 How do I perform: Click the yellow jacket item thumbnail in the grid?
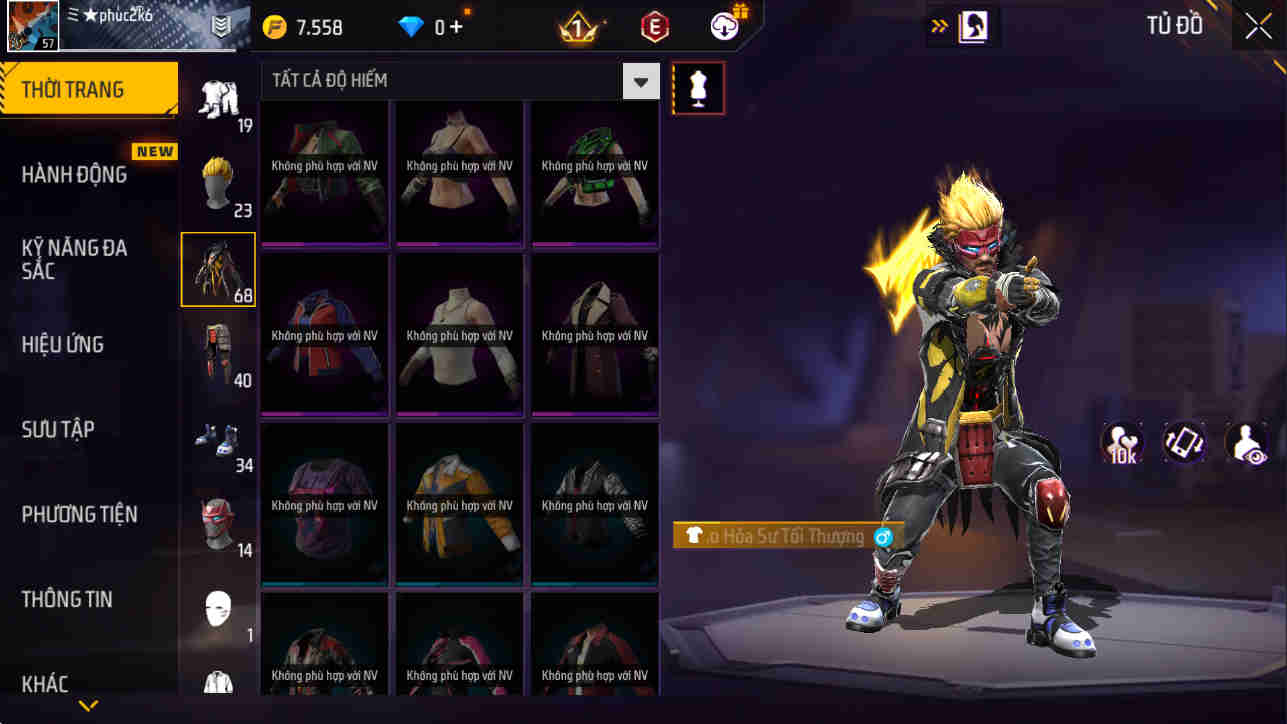tap(458, 503)
